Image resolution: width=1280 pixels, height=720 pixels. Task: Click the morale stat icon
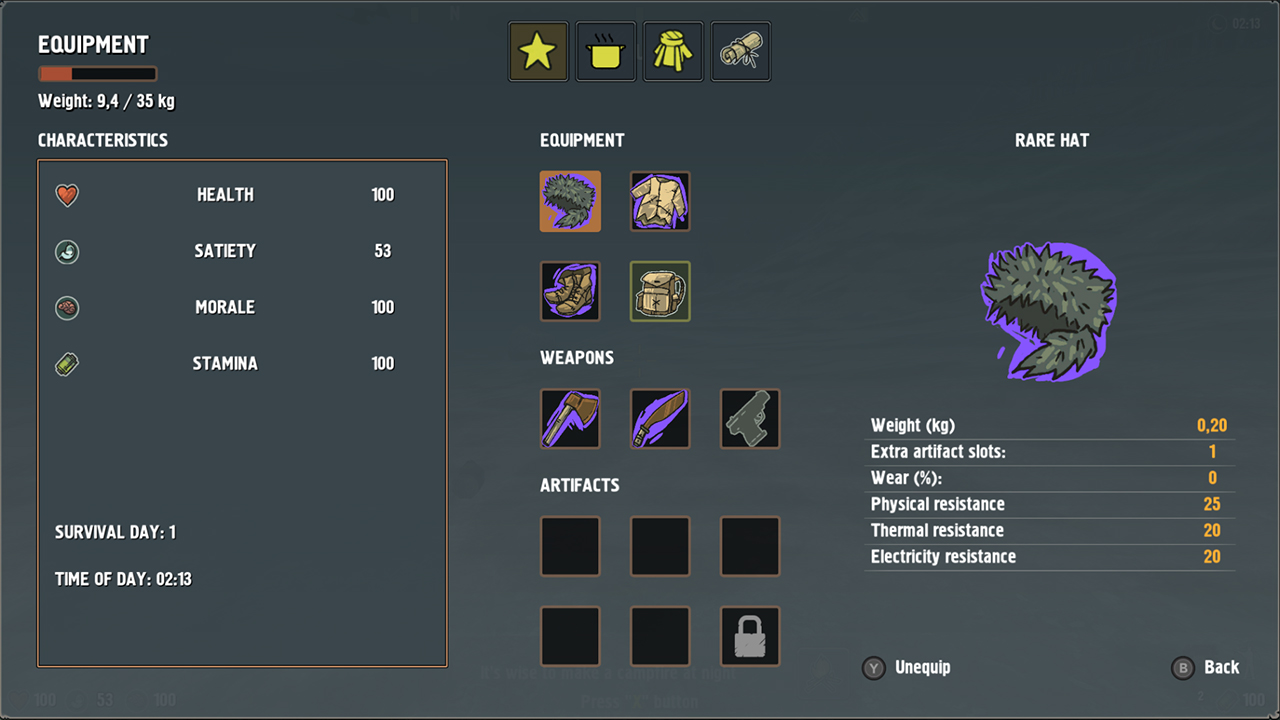66,307
